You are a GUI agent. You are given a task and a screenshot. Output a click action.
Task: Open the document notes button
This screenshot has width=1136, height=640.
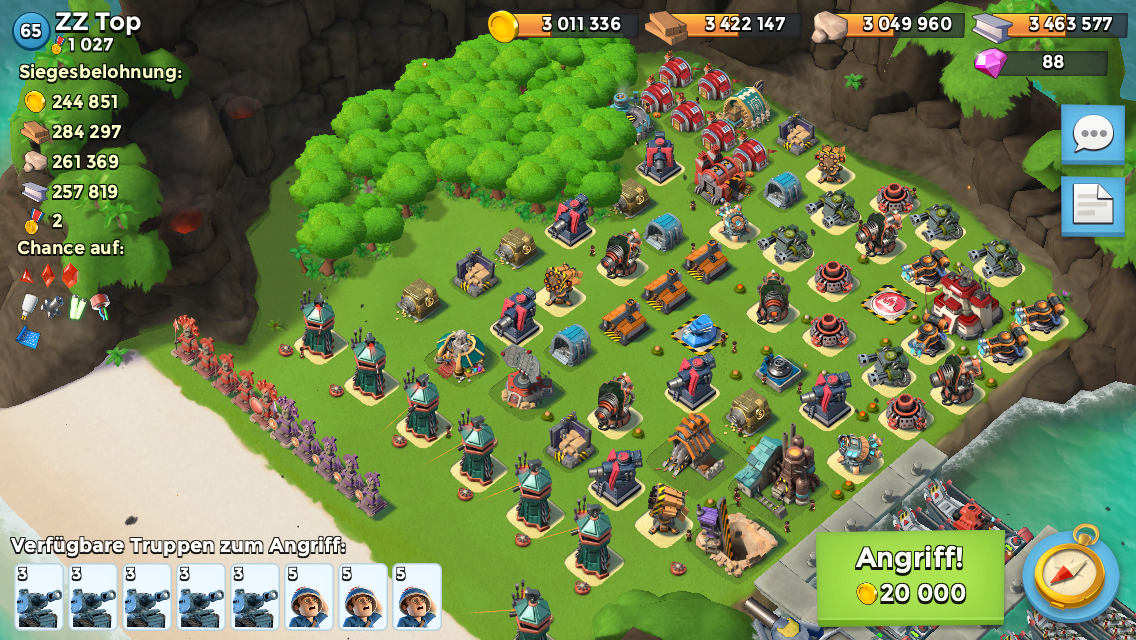coord(1092,206)
